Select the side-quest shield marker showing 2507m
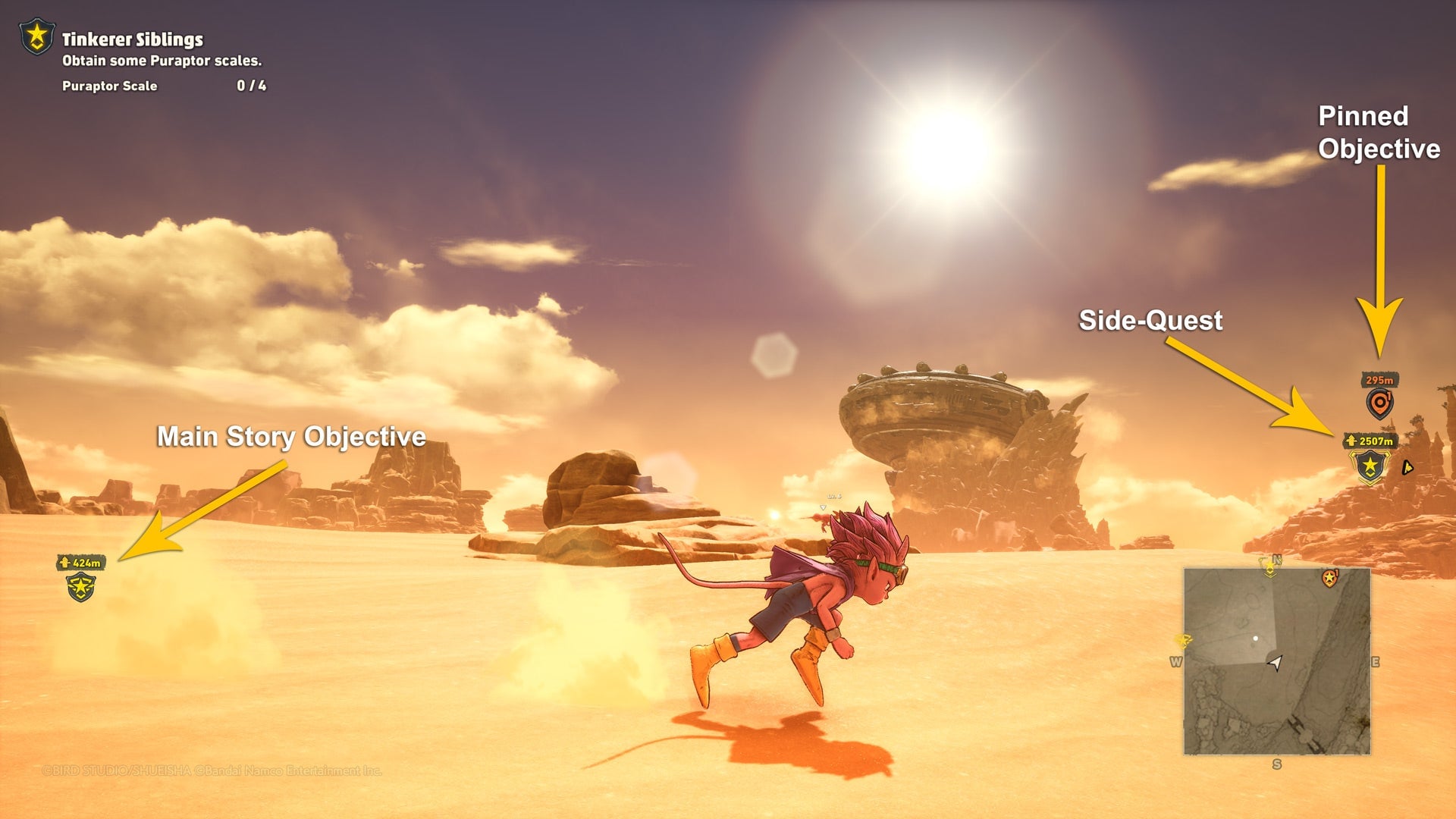Image resolution: width=1456 pixels, height=819 pixels. 1370,466
